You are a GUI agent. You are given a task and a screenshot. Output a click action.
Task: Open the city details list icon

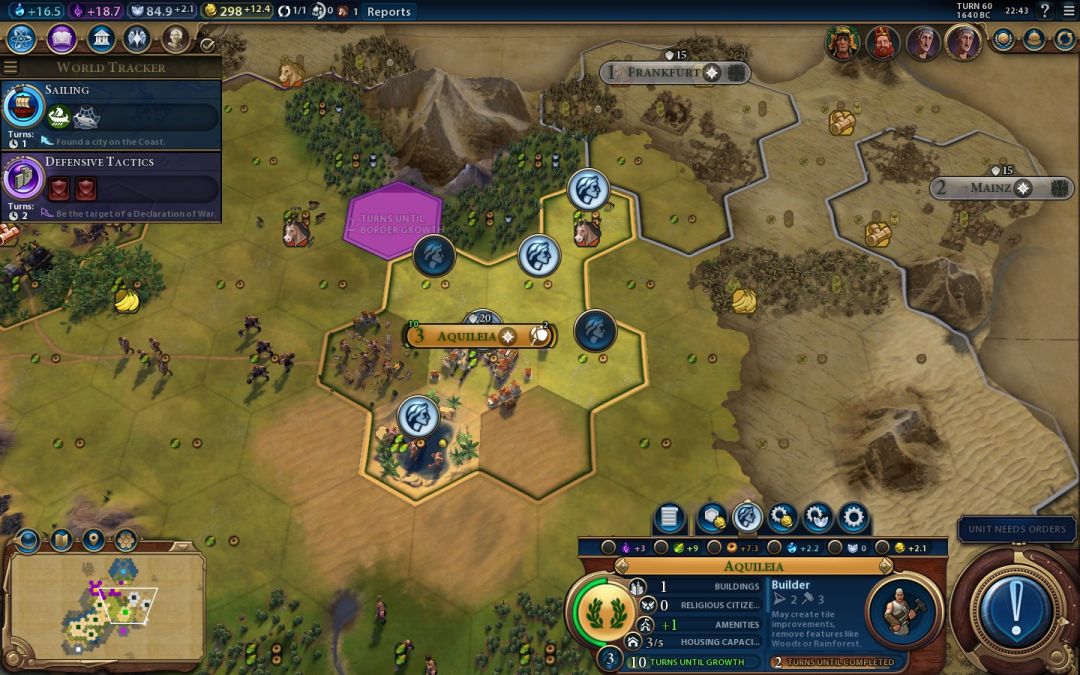(669, 518)
